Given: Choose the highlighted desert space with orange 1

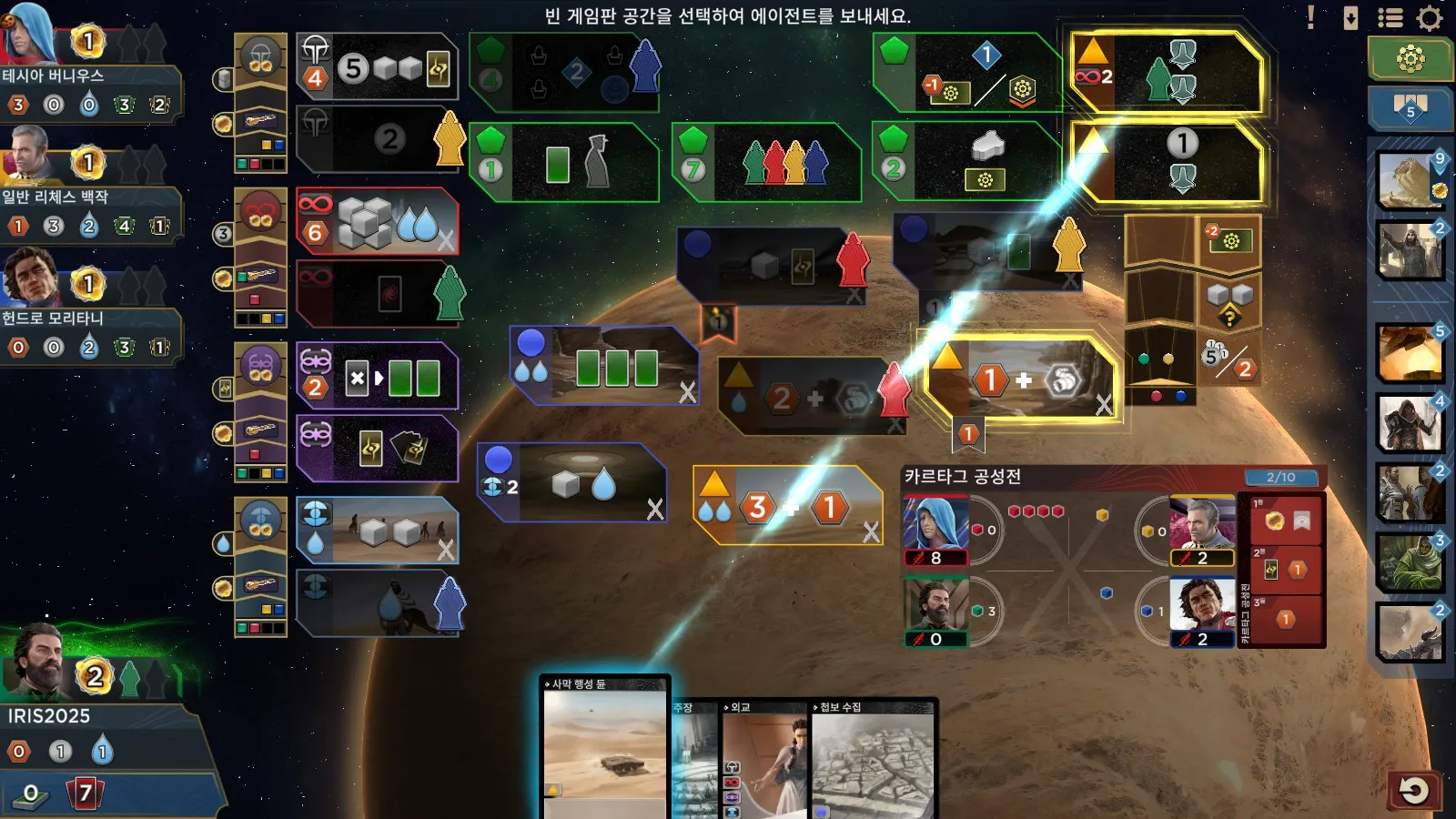Looking at the screenshot, I should 1019,379.
